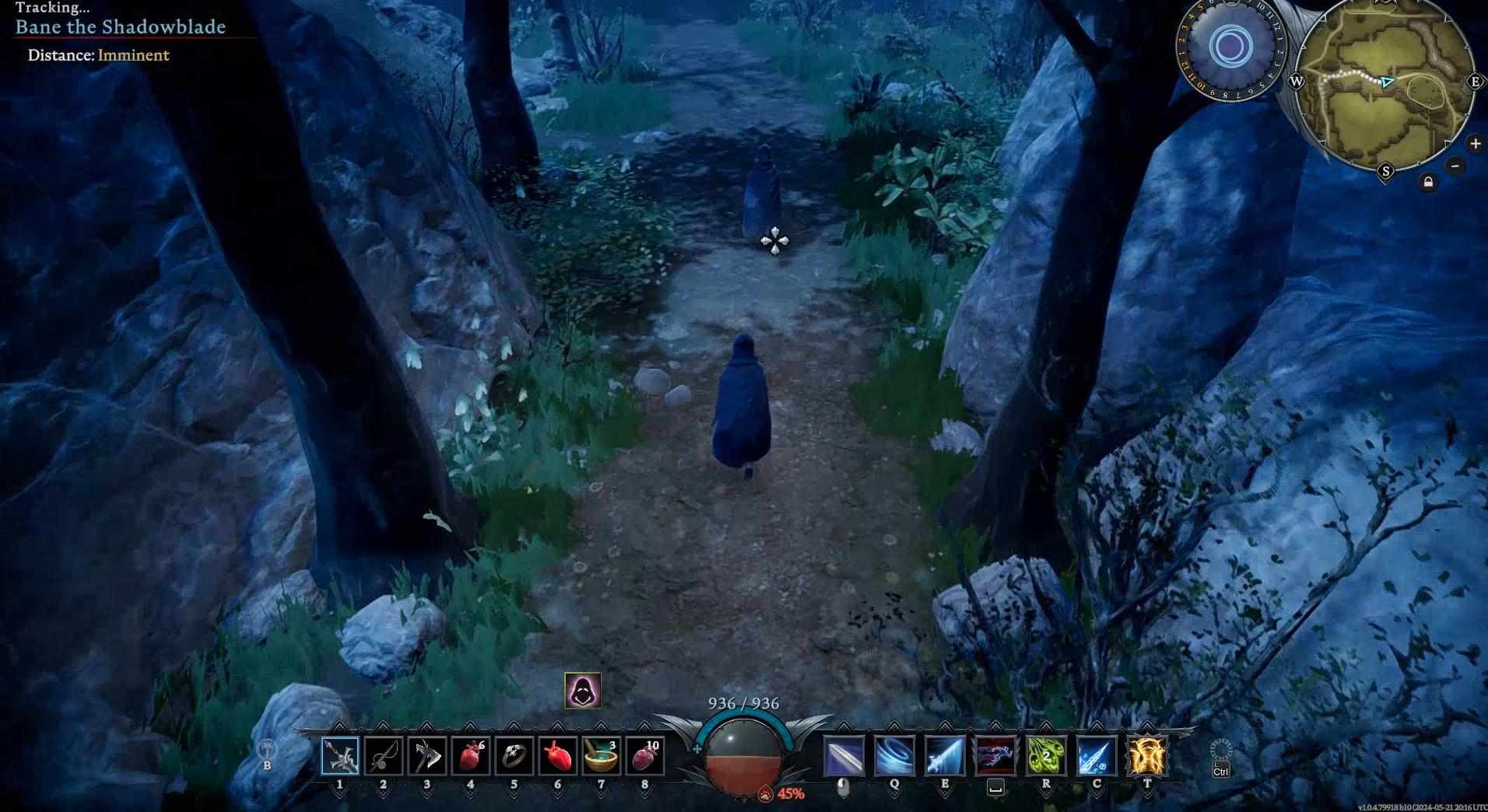Viewport: 1488px width, 812px height.
Task: Equip the axe in hotbar slot 3
Action: 427,756
